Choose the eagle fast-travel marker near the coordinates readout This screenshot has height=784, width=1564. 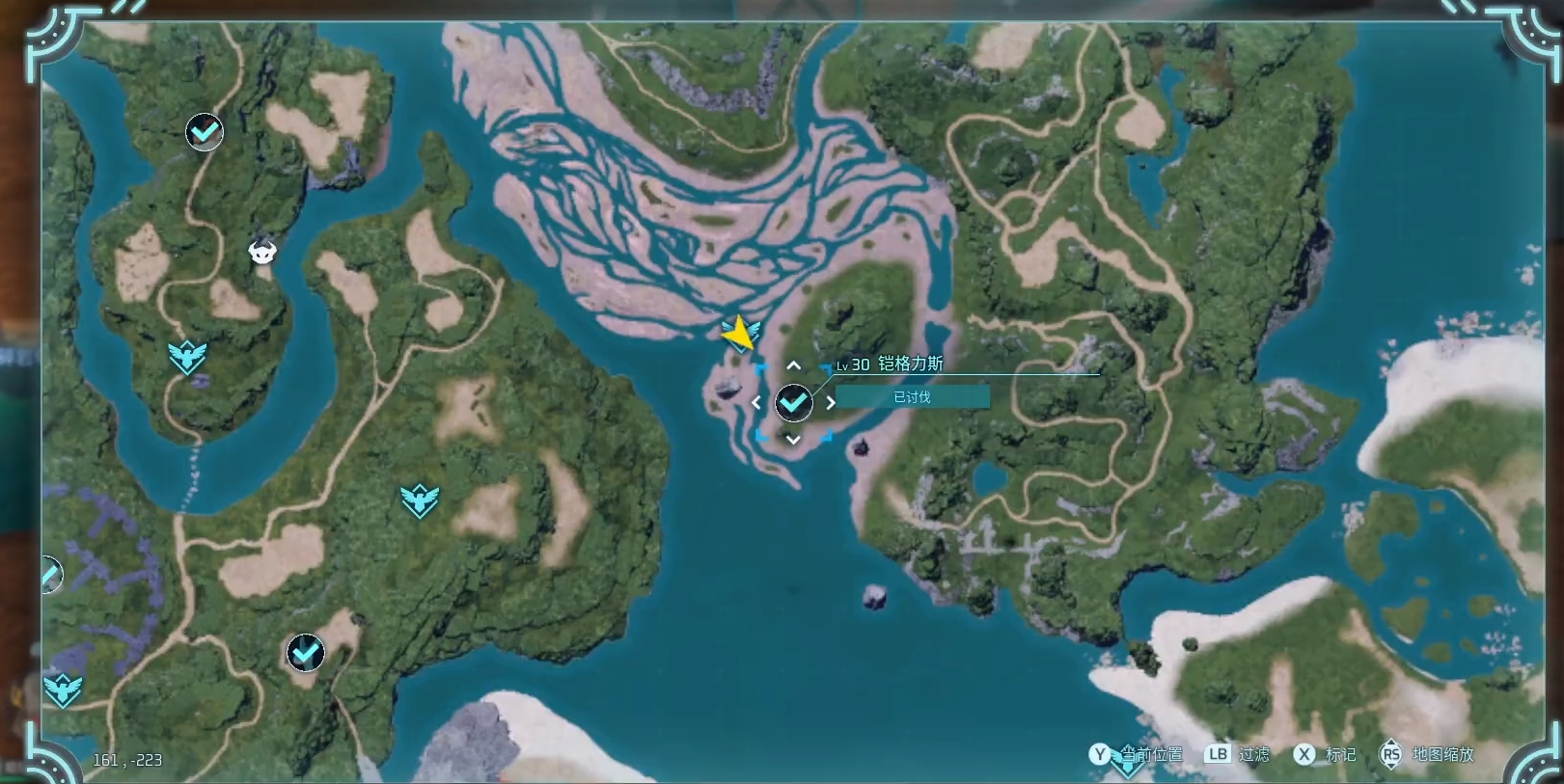(x=63, y=689)
